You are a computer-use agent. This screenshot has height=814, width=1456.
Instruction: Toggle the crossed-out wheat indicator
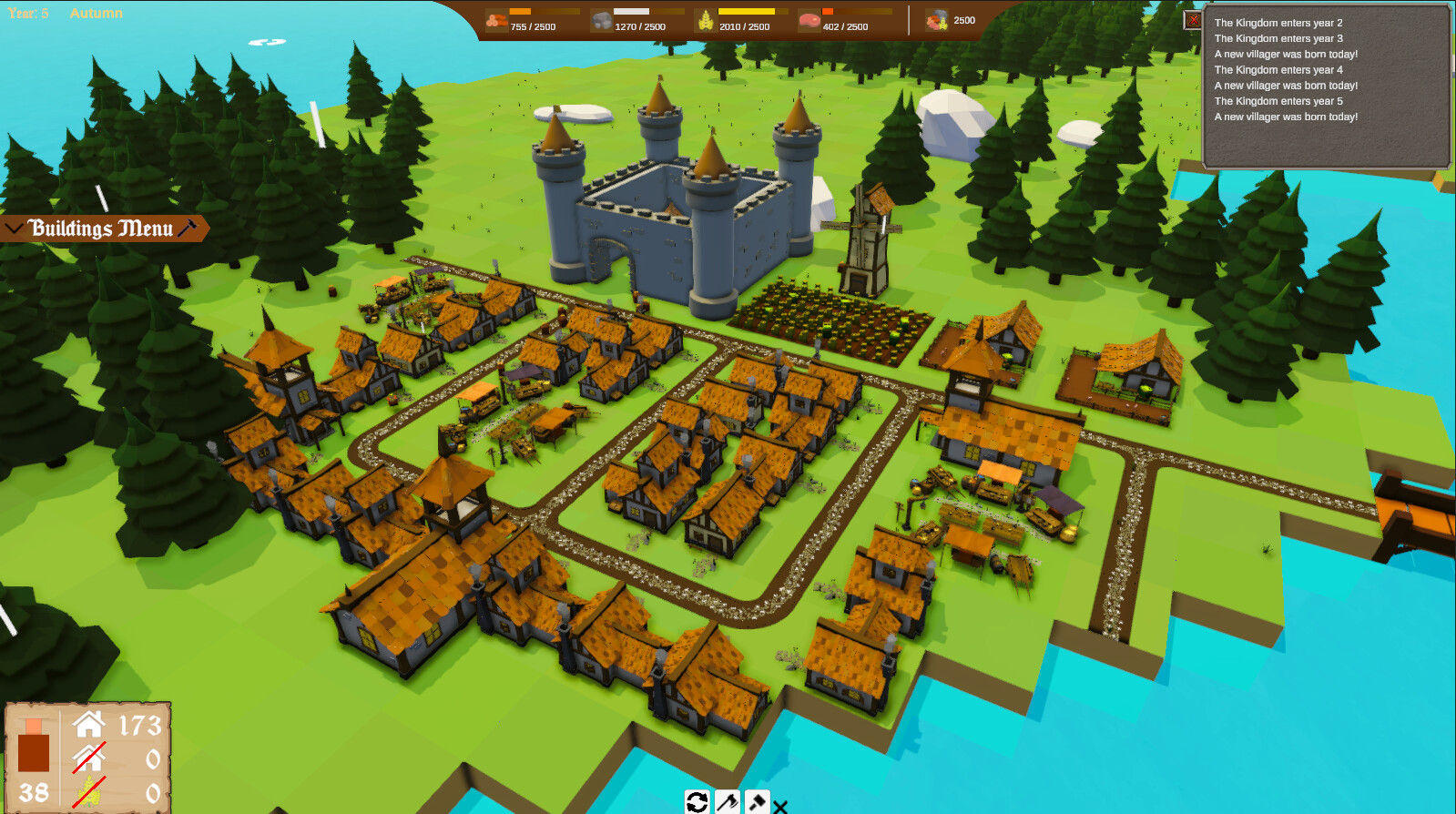coord(88,790)
